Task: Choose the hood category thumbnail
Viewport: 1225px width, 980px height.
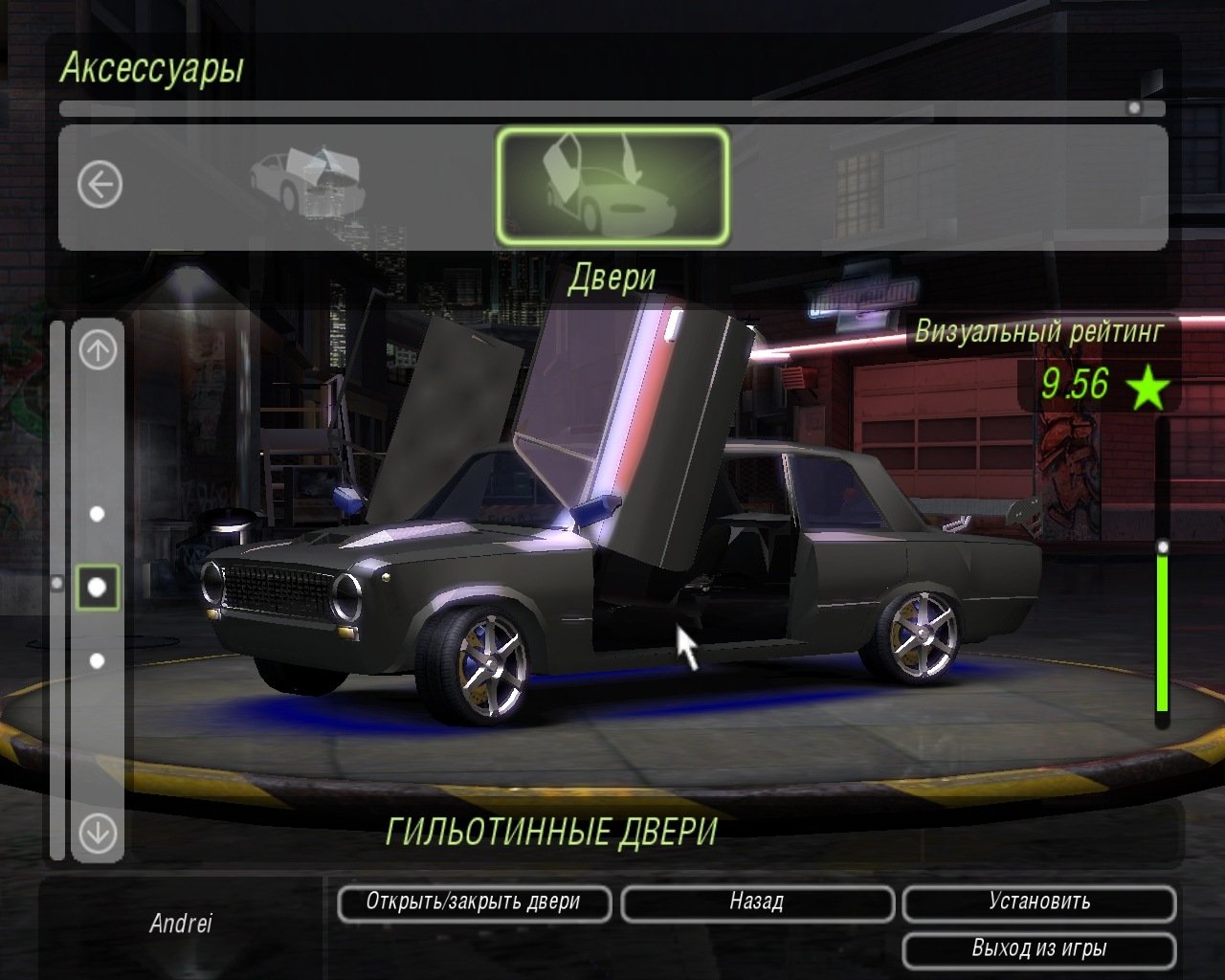Action: [308, 180]
